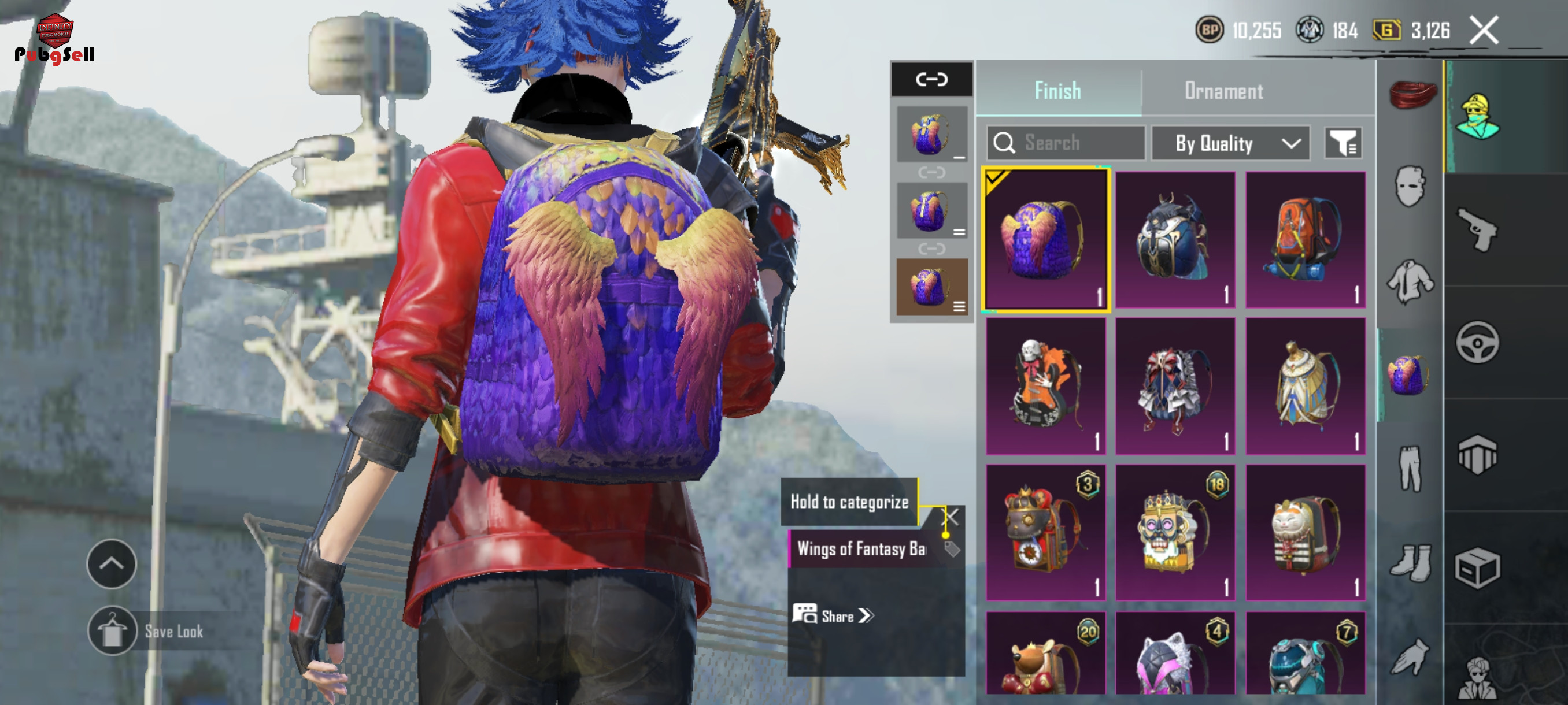Pick the lucky cat backpack skin
The image size is (1568, 705).
(x=1304, y=532)
